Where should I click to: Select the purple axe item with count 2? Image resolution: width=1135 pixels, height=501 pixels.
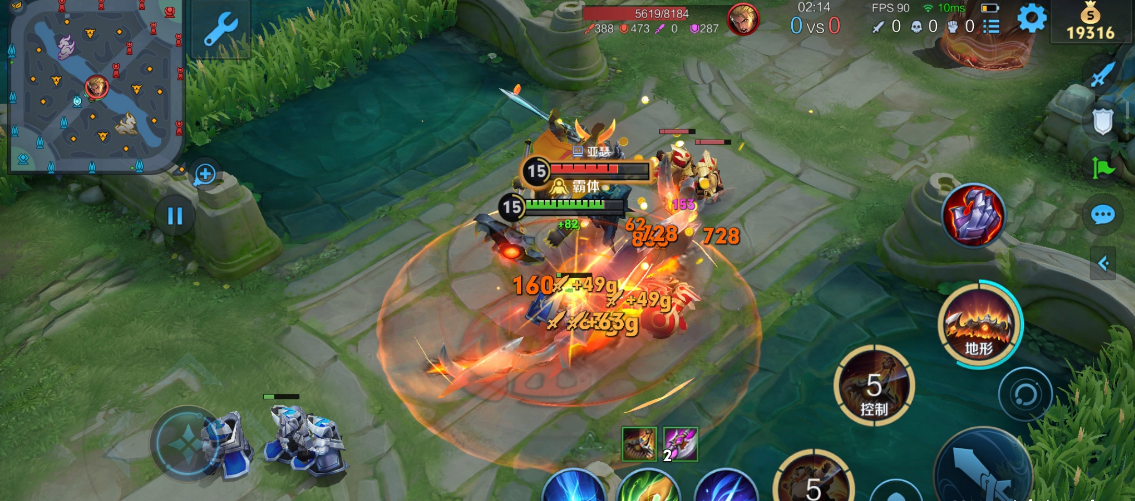680,443
